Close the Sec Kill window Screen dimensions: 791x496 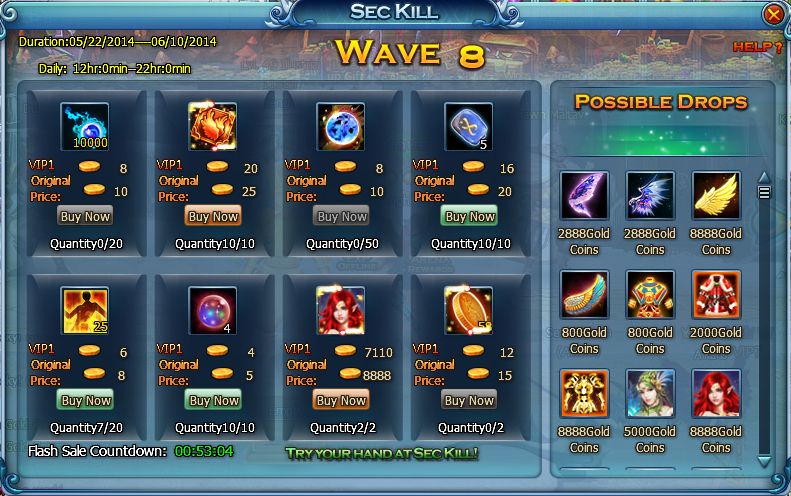pos(773,14)
